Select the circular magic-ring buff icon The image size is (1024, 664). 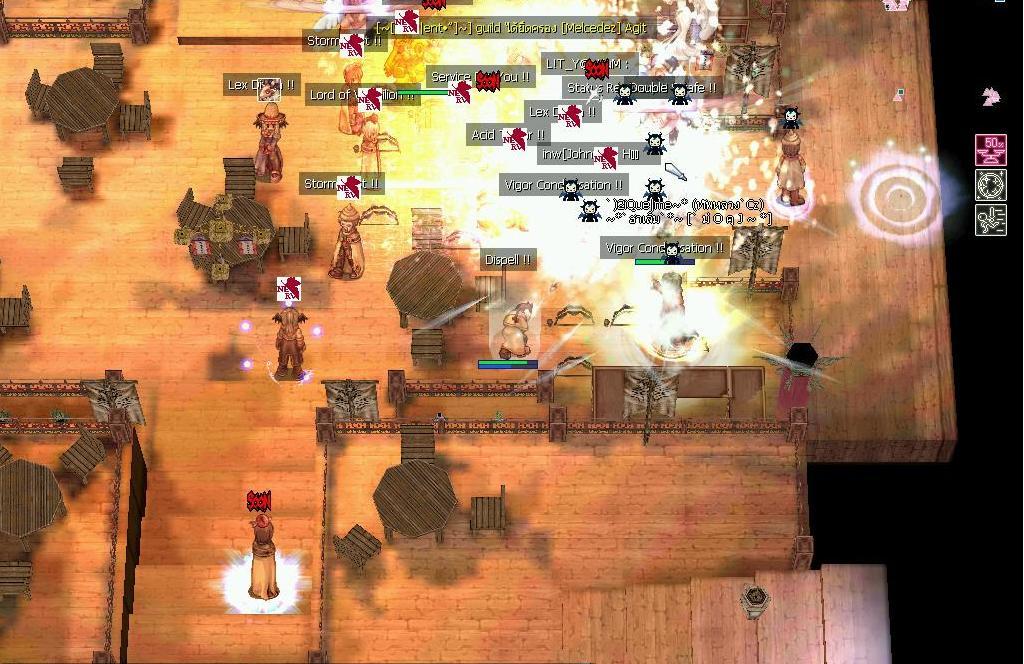click(x=991, y=185)
